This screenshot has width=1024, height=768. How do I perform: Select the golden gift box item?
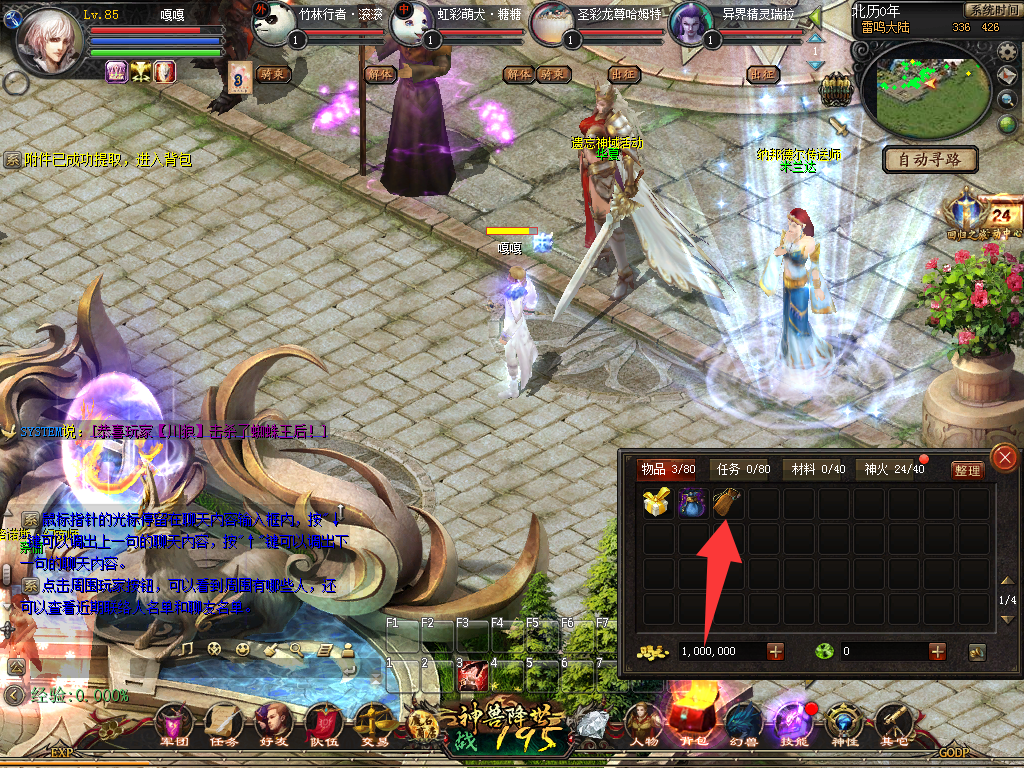point(657,502)
